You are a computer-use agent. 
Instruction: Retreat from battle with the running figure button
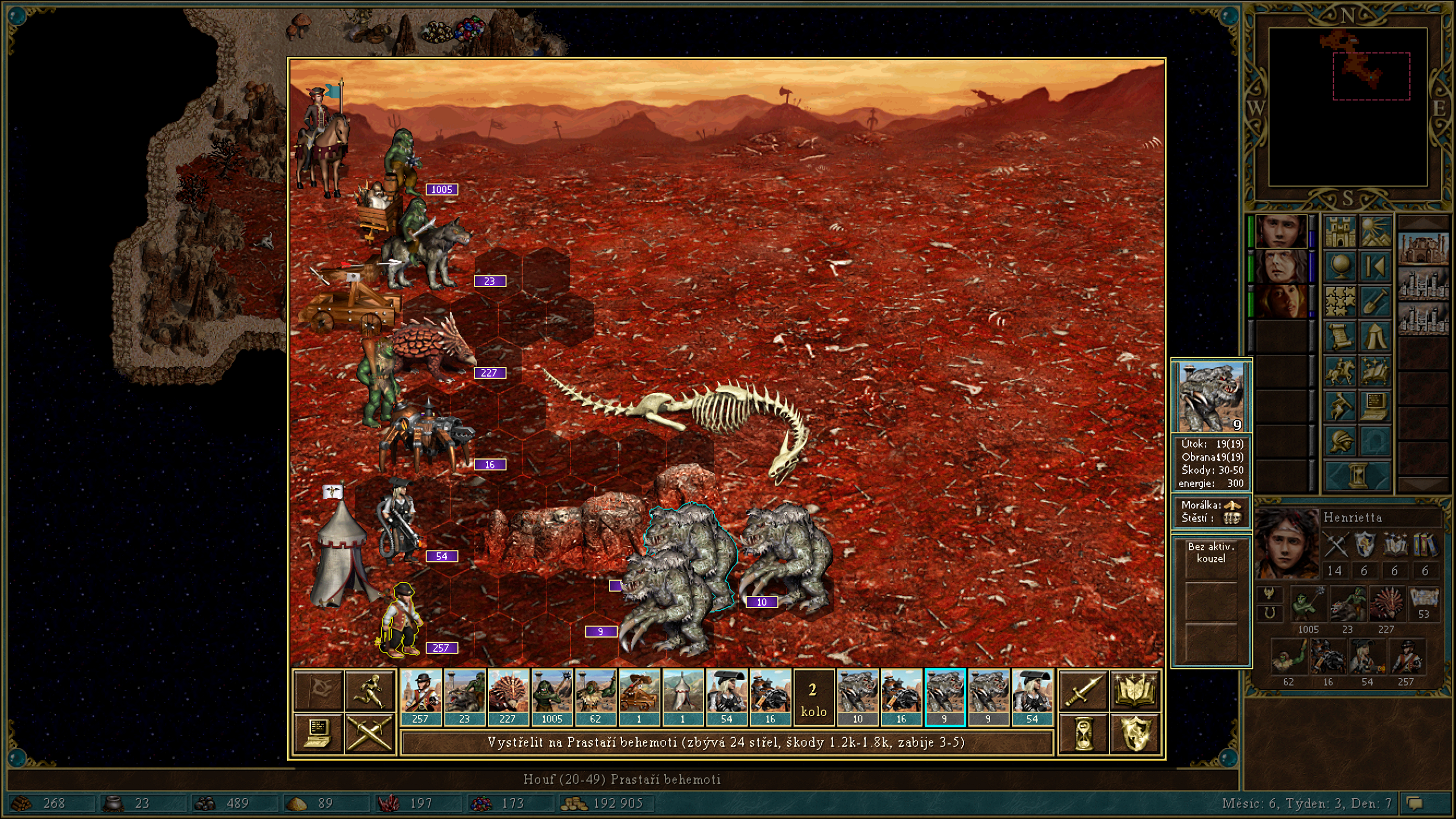pyautogui.click(x=370, y=689)
